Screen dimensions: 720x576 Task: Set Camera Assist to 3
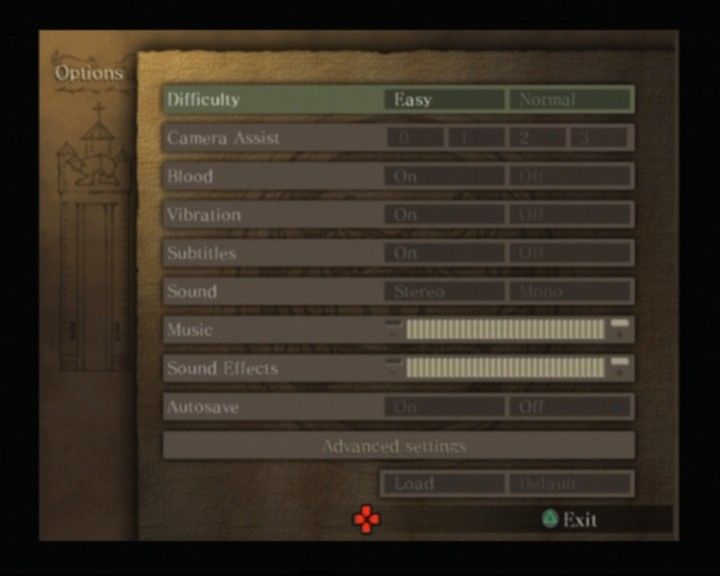599,138
